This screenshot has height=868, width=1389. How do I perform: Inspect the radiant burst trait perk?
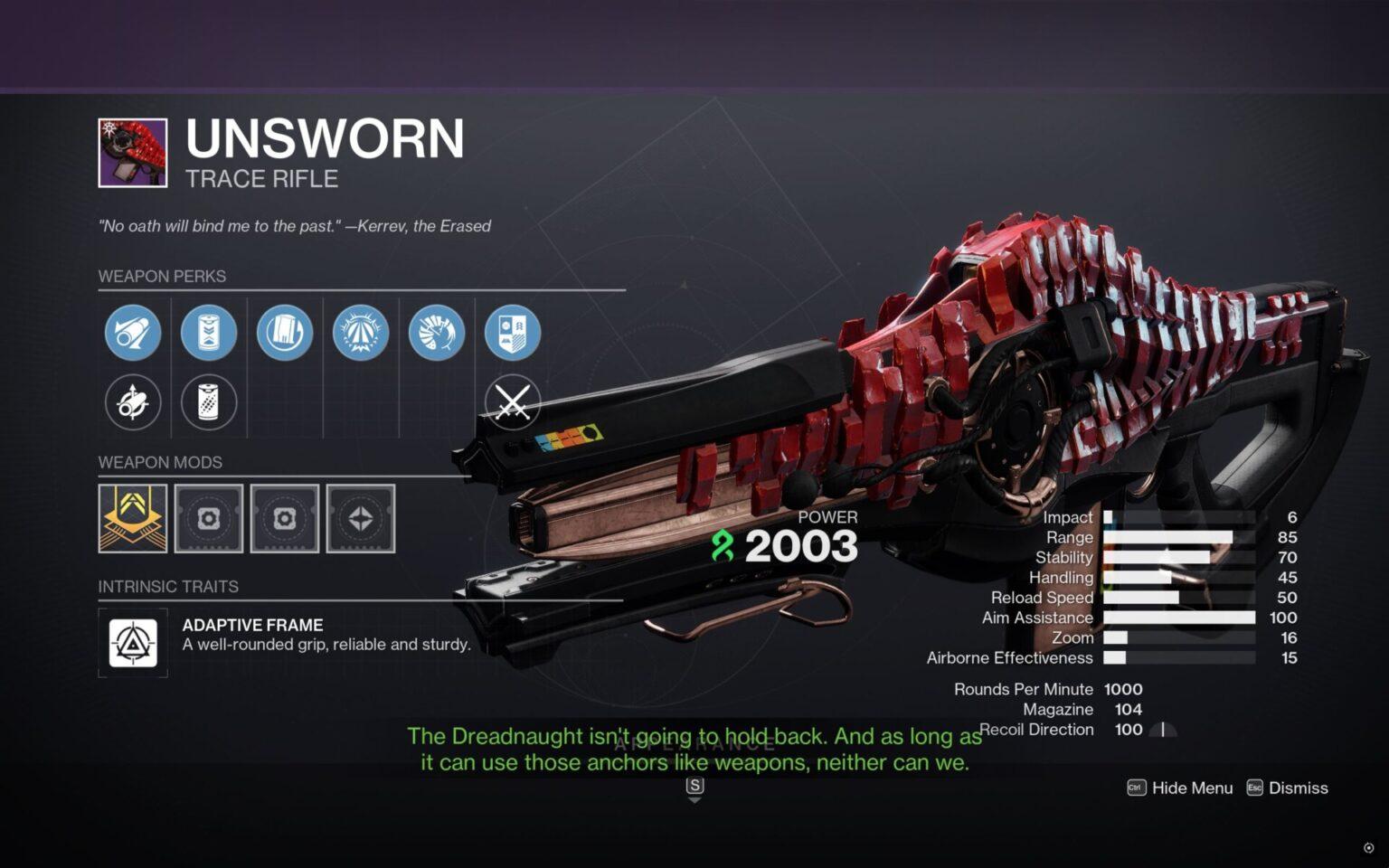[x=361, y=333]
